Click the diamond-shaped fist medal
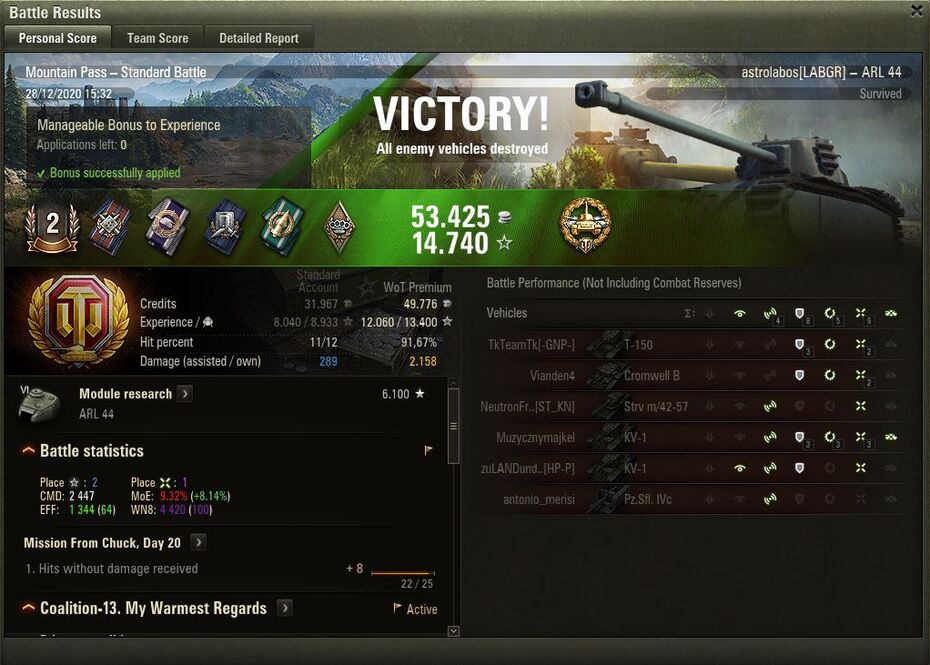Screen dimensions: 930x665 coord(340,228)
